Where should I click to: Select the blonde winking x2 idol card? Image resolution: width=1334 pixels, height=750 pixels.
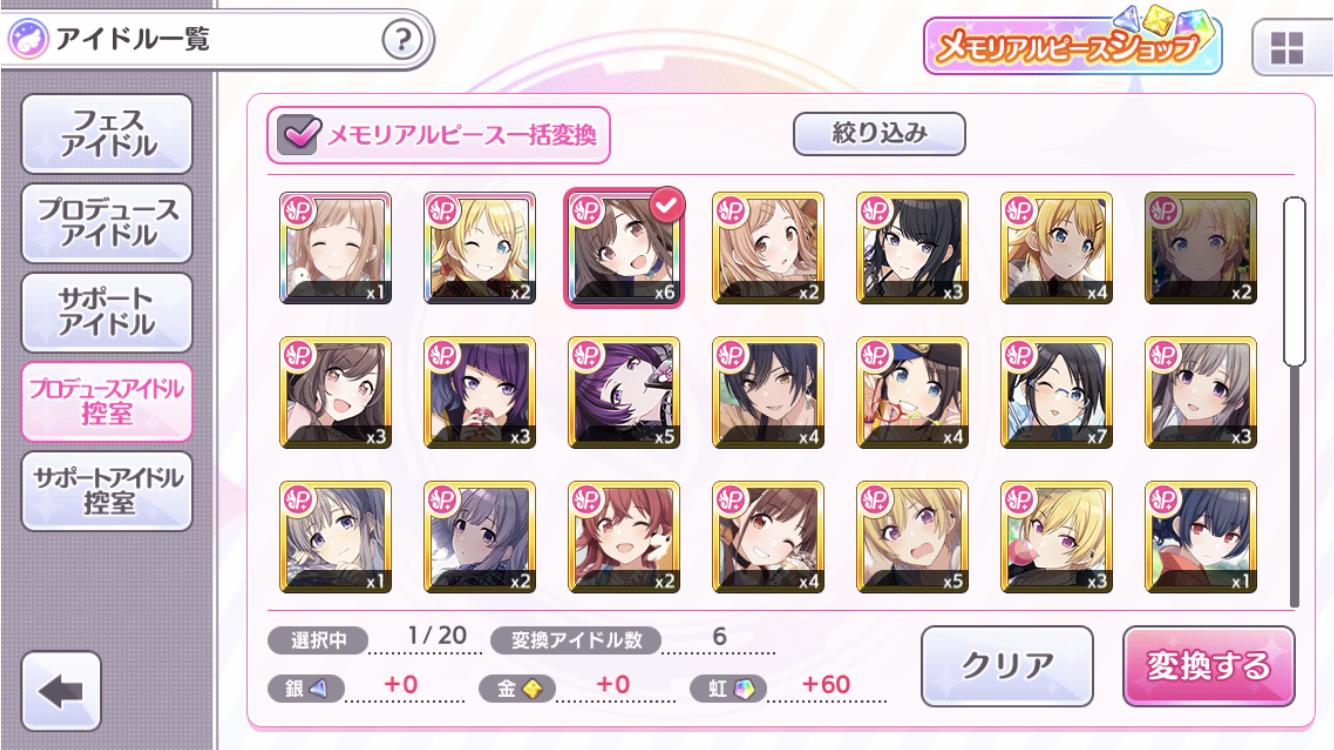coord(479,248)
